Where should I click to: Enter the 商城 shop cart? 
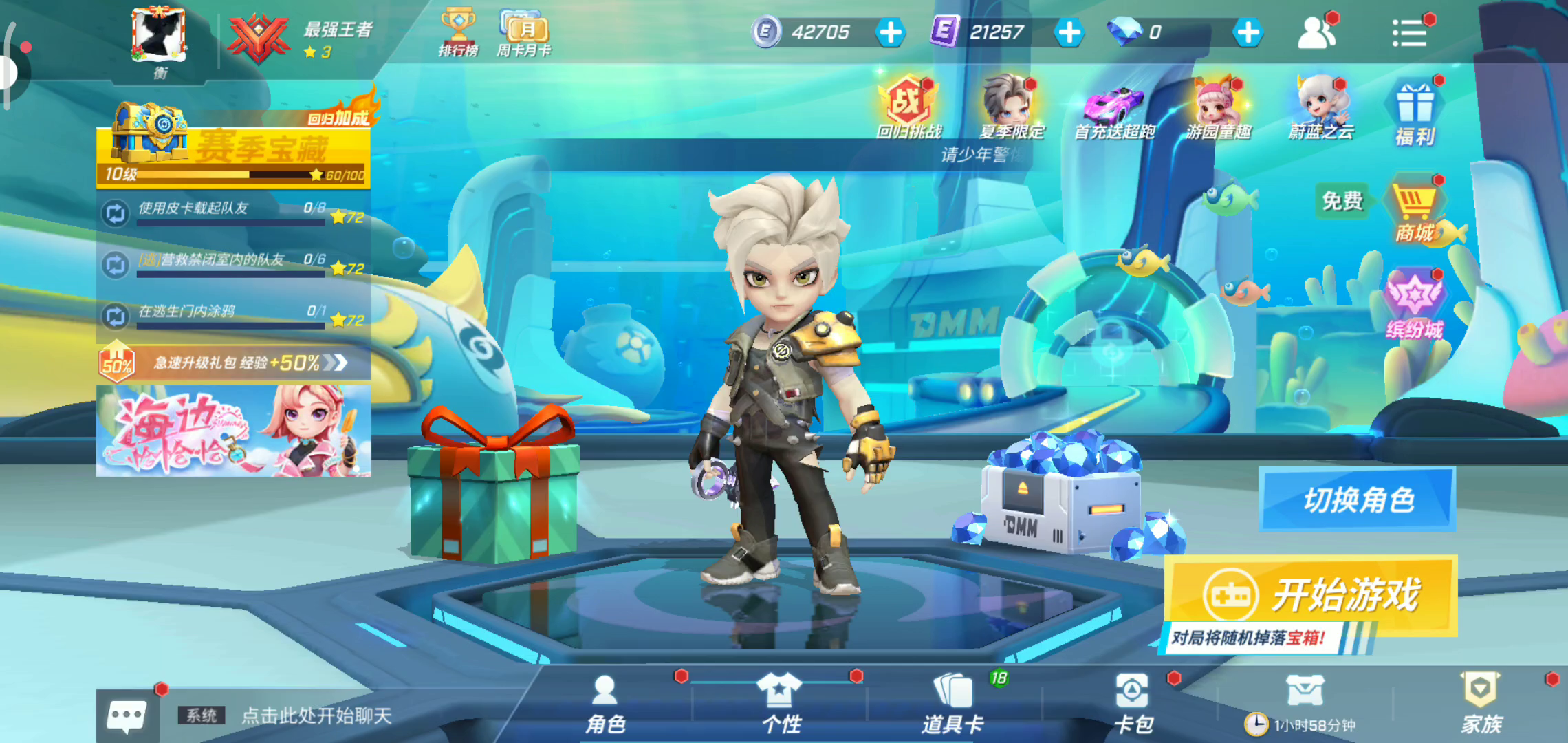pyautogui.click(x=1415, y=208)
